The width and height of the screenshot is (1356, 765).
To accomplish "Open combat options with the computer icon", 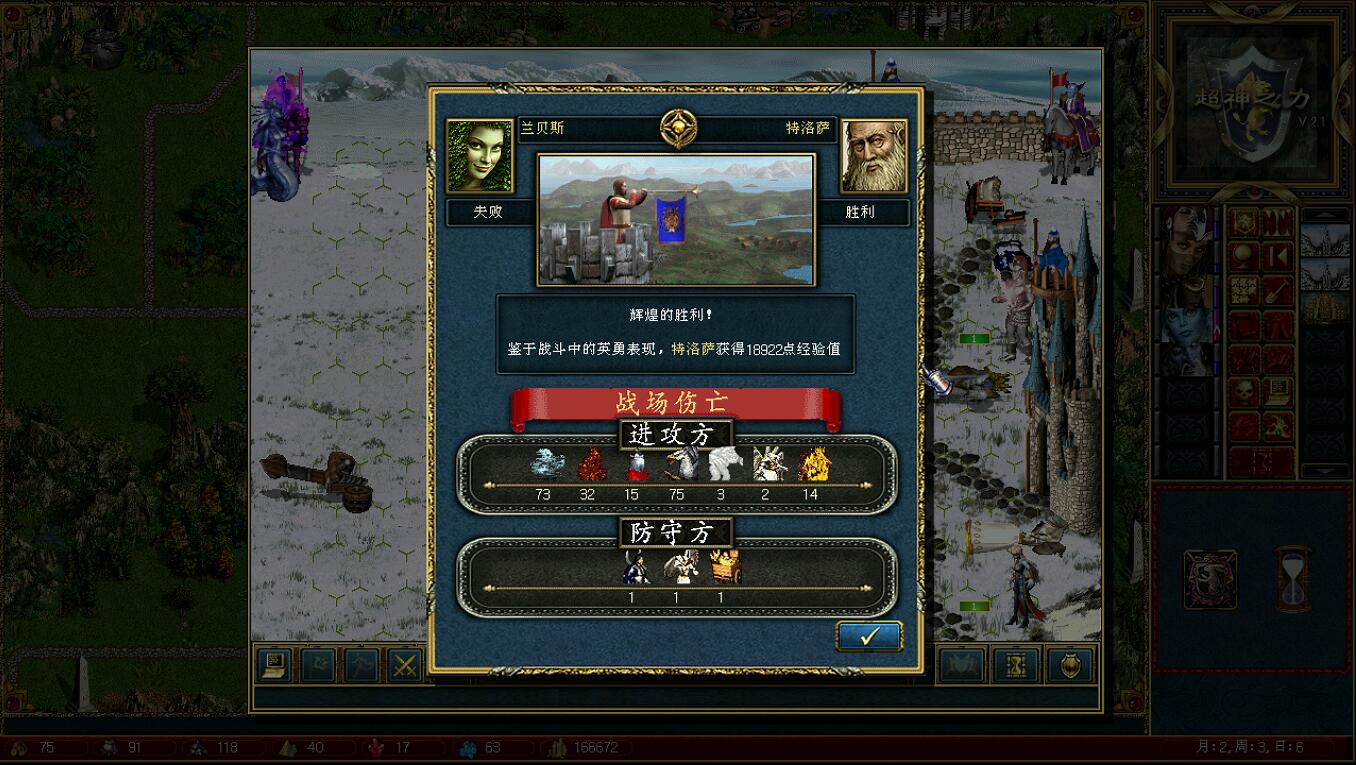I will (273, 665).
